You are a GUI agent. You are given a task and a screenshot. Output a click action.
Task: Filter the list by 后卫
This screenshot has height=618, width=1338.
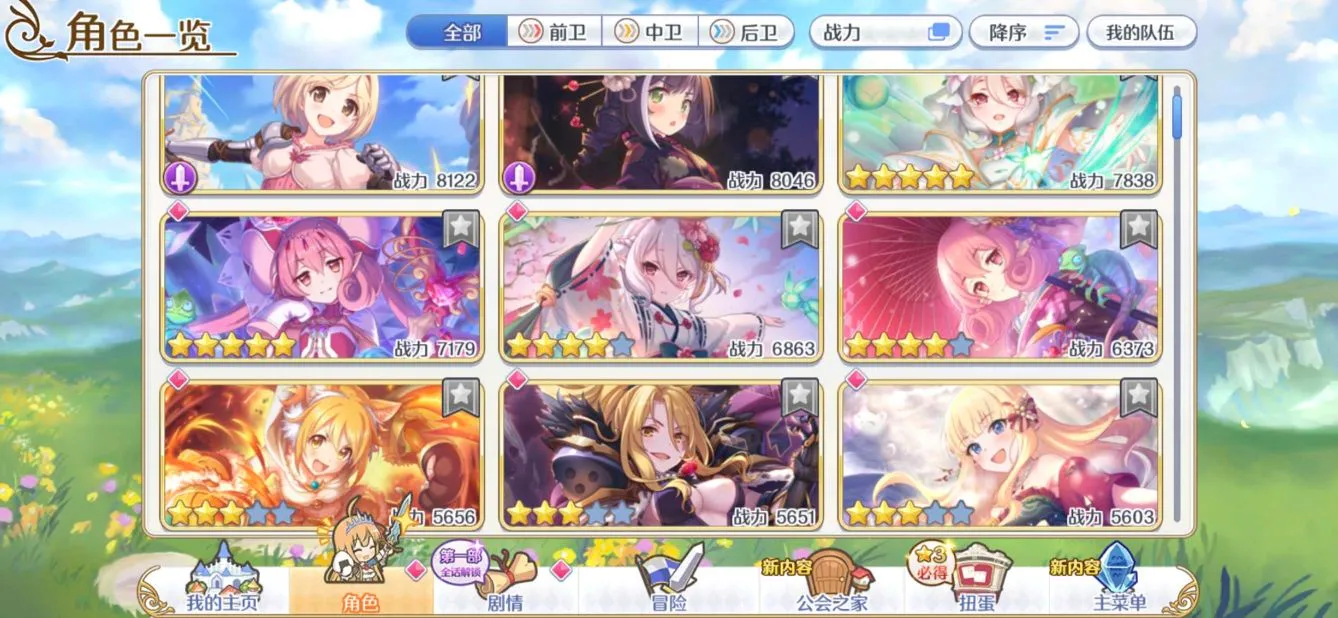coord(747,32)
